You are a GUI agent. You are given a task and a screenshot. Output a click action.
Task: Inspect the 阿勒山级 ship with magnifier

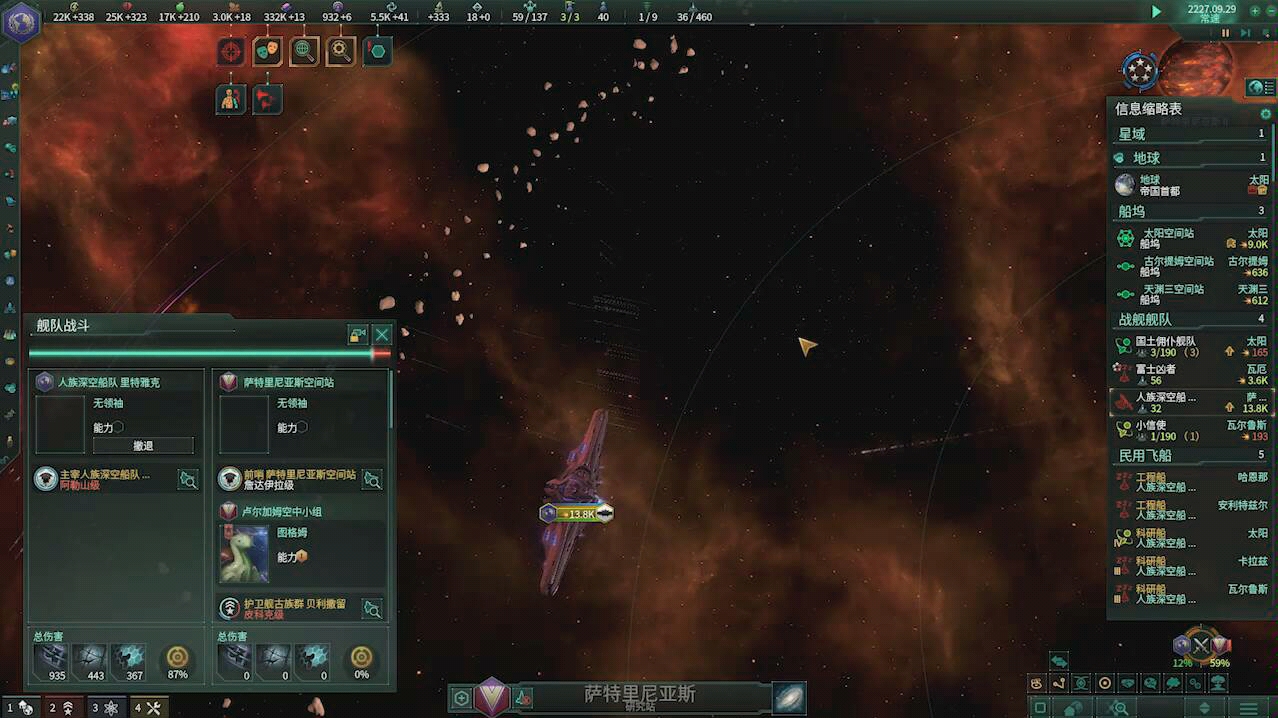tap(187, 480)
